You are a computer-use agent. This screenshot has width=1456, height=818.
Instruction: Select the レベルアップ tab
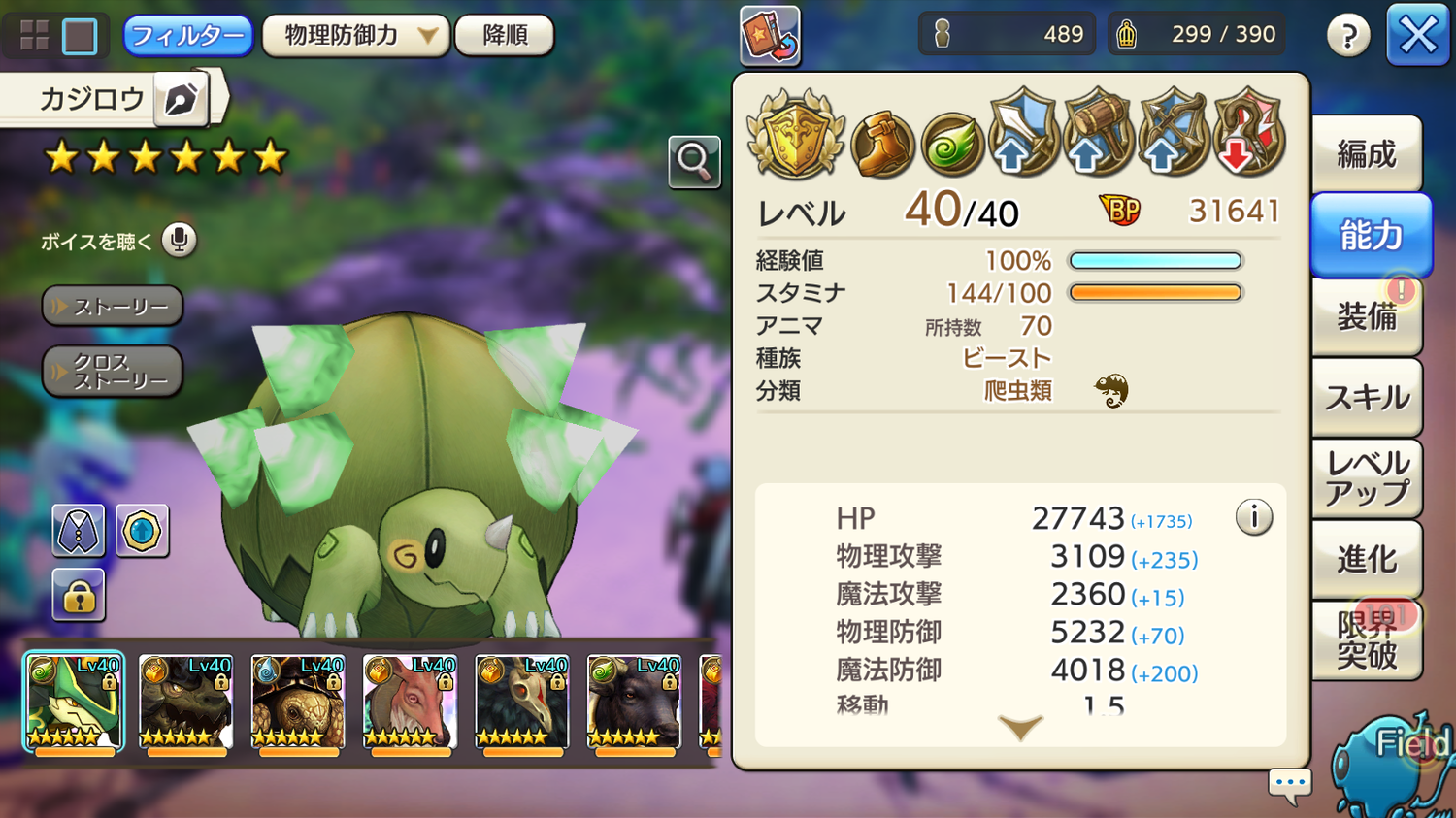[1366, 478]
